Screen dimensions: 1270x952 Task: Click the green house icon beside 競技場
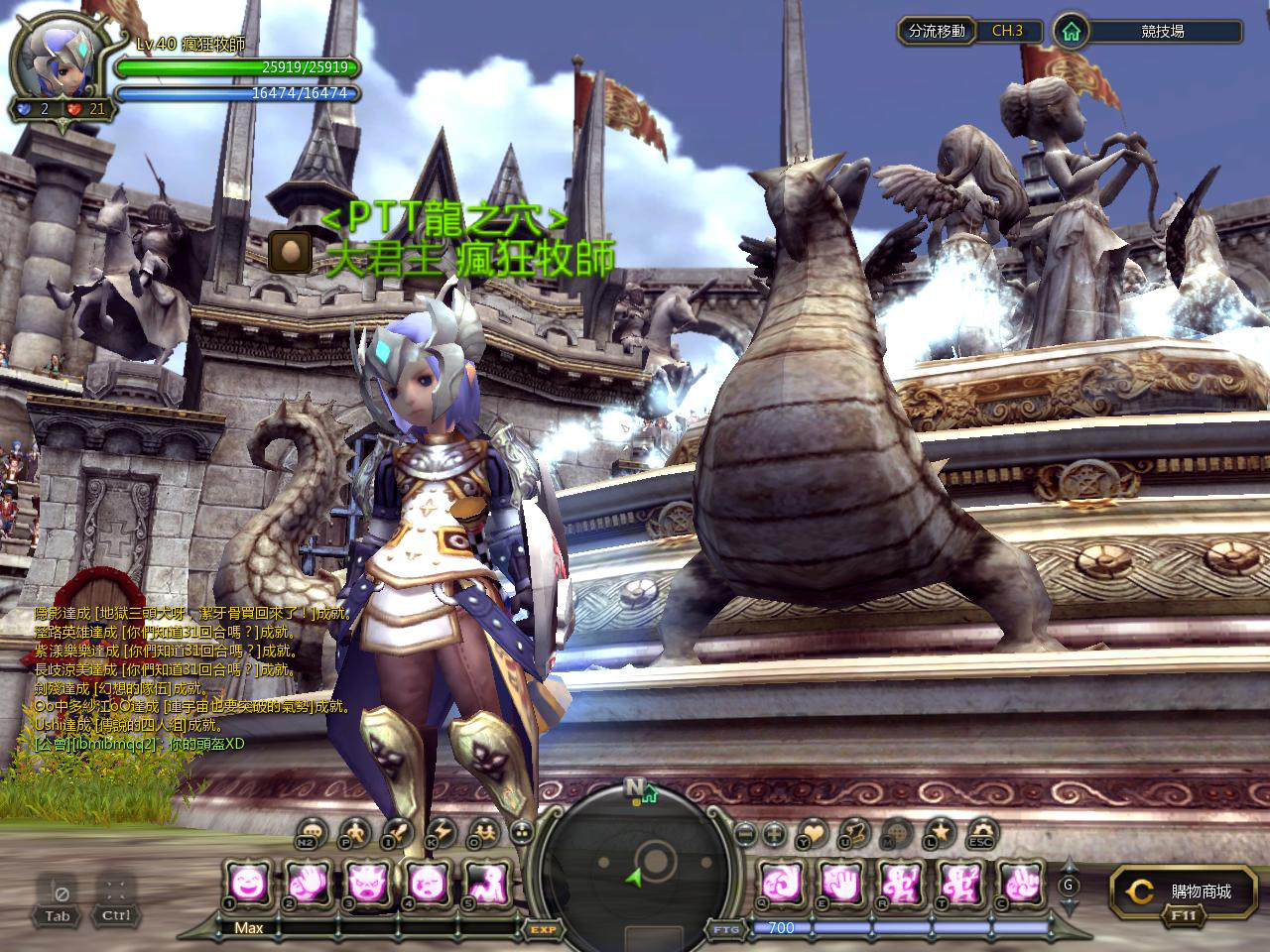[x=1070, y=31]
